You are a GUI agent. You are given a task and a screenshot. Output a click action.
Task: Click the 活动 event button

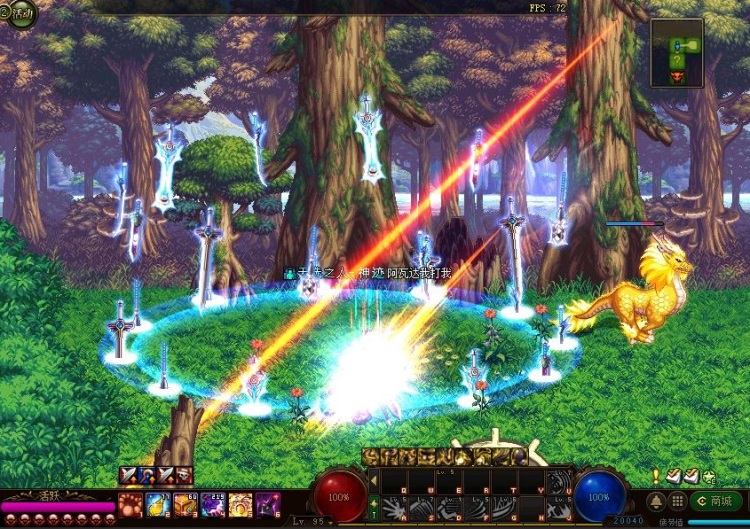tap(20, 12)
